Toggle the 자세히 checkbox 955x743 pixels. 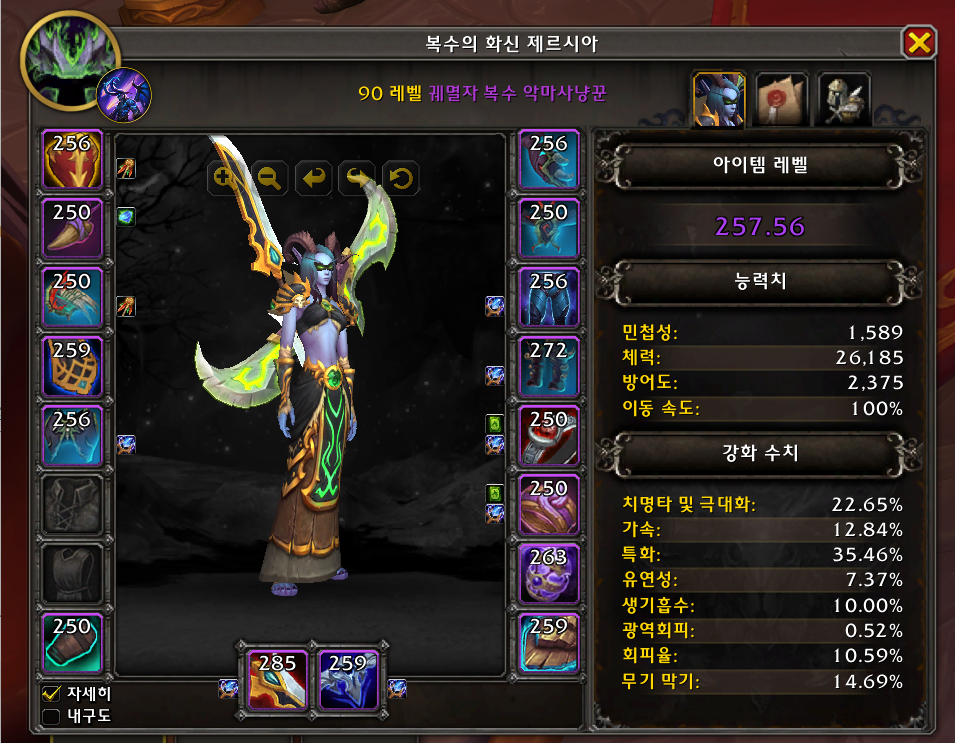[x=51, y=692]
